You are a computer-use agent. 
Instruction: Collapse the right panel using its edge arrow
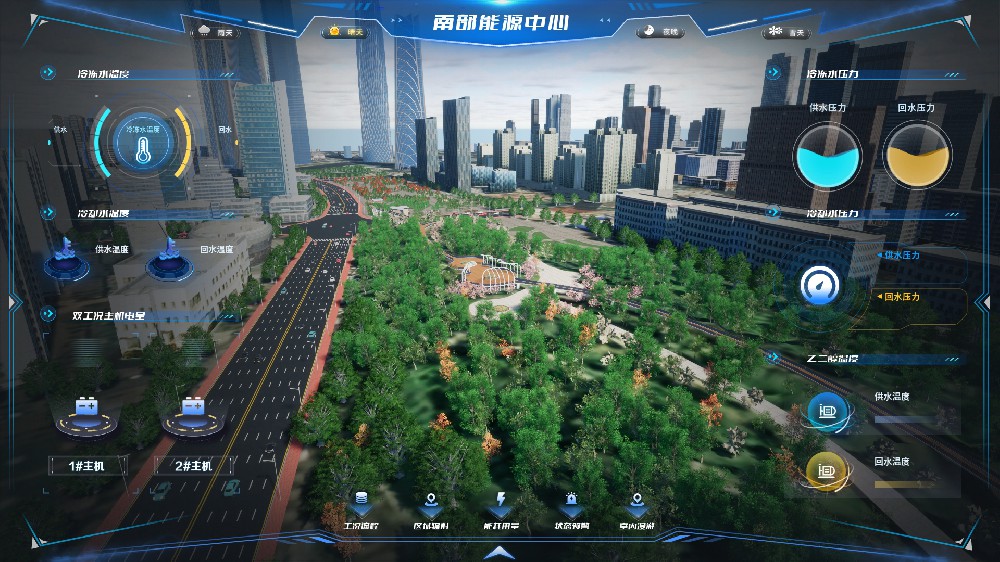(985, 300)
